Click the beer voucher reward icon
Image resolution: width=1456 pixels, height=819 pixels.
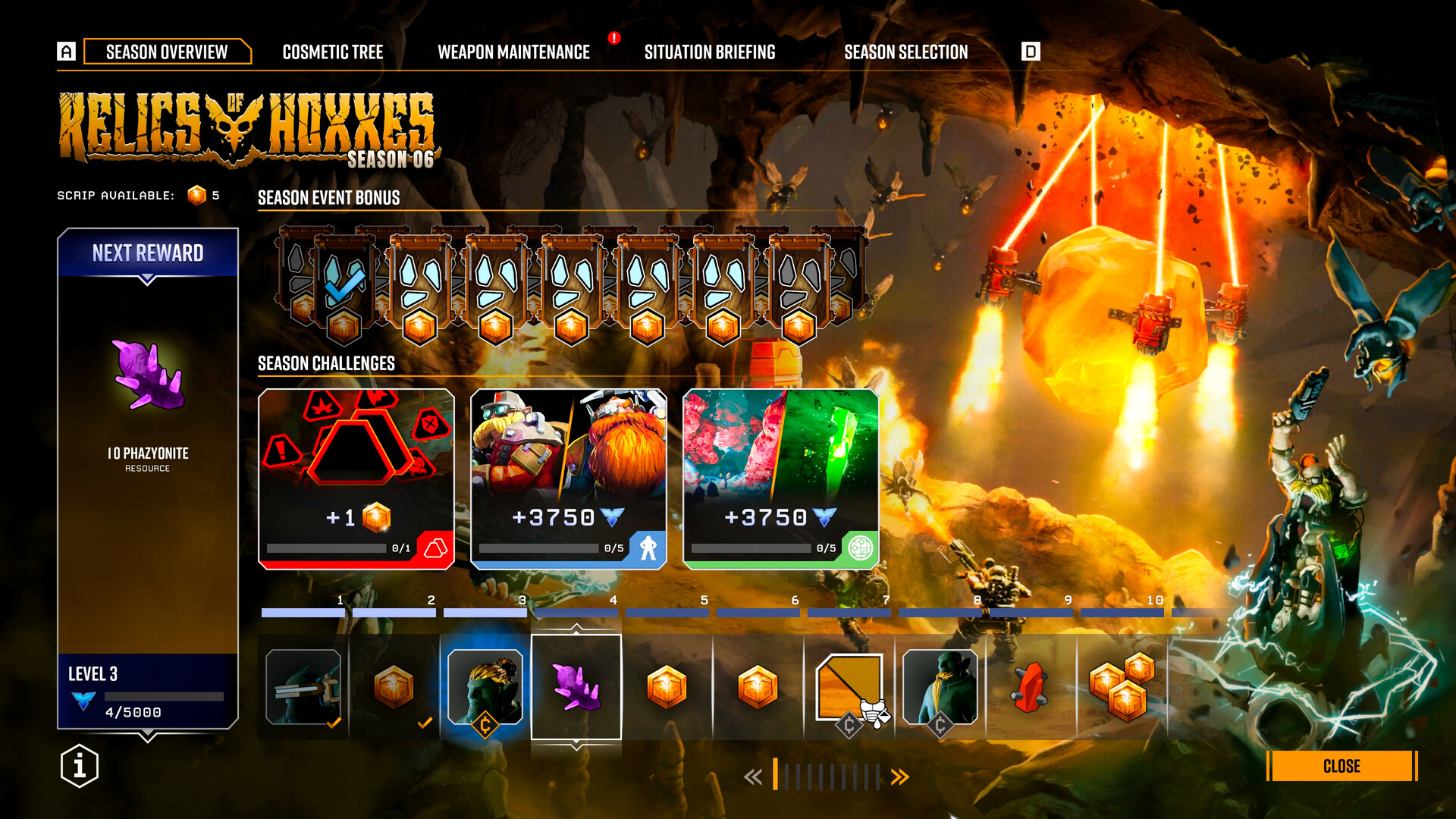(849, 686)
